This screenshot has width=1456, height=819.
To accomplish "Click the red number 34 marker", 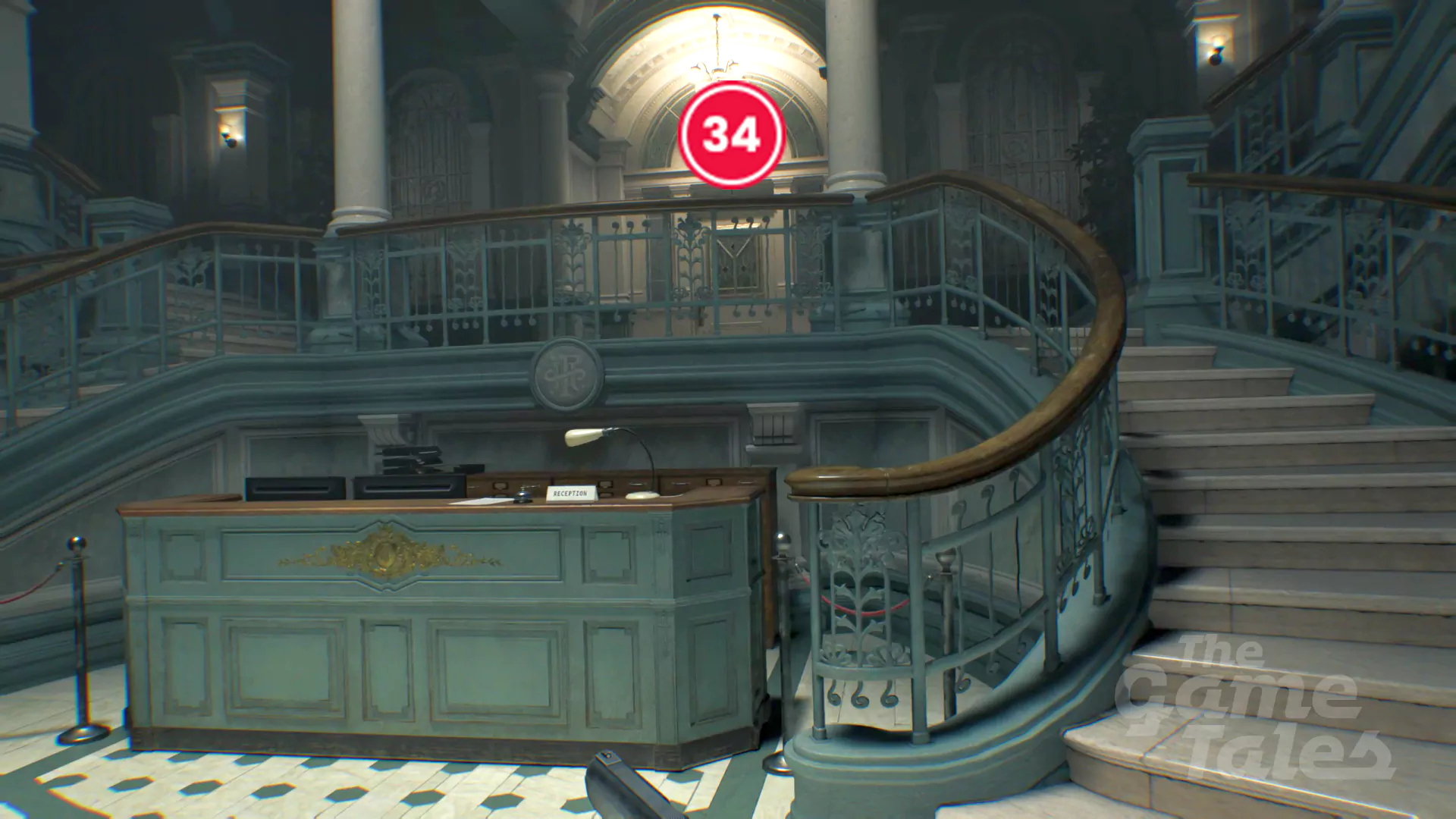I will pos(731,134).
